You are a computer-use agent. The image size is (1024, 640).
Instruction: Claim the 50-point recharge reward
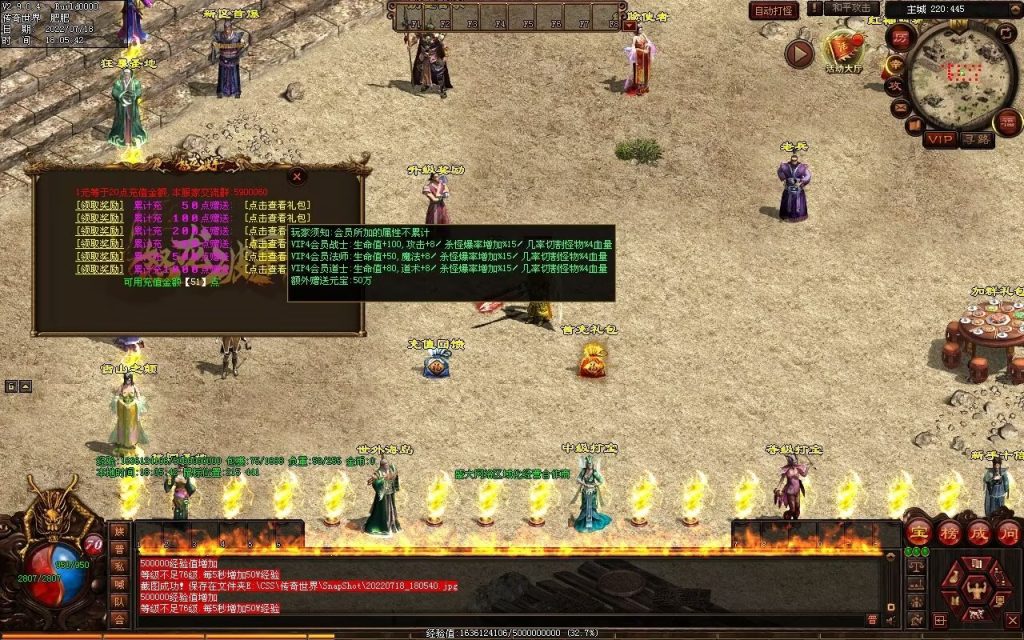(x=99, y=205)
